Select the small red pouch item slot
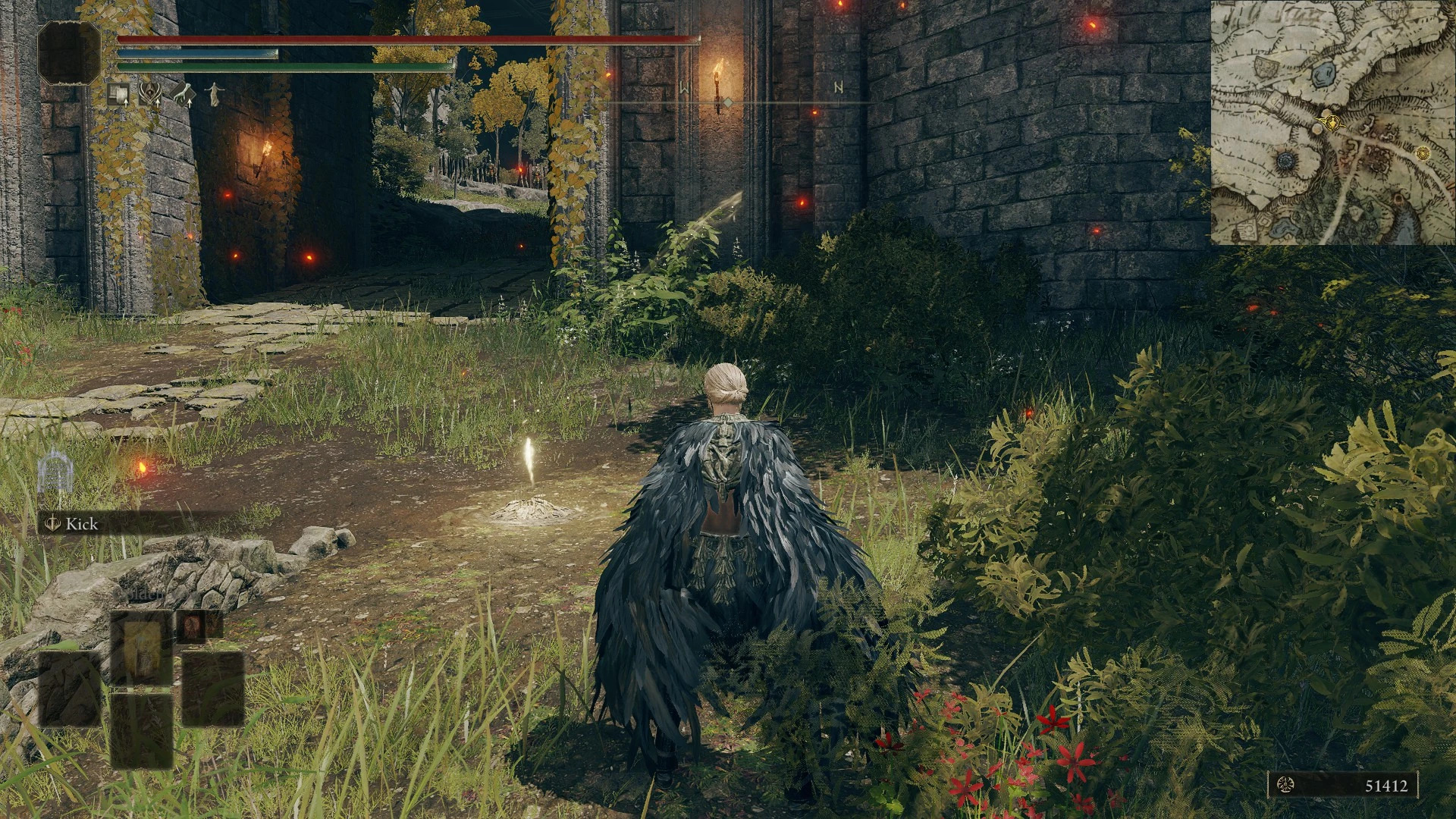Screen dimensions: 1456x819 pos(191,626)
